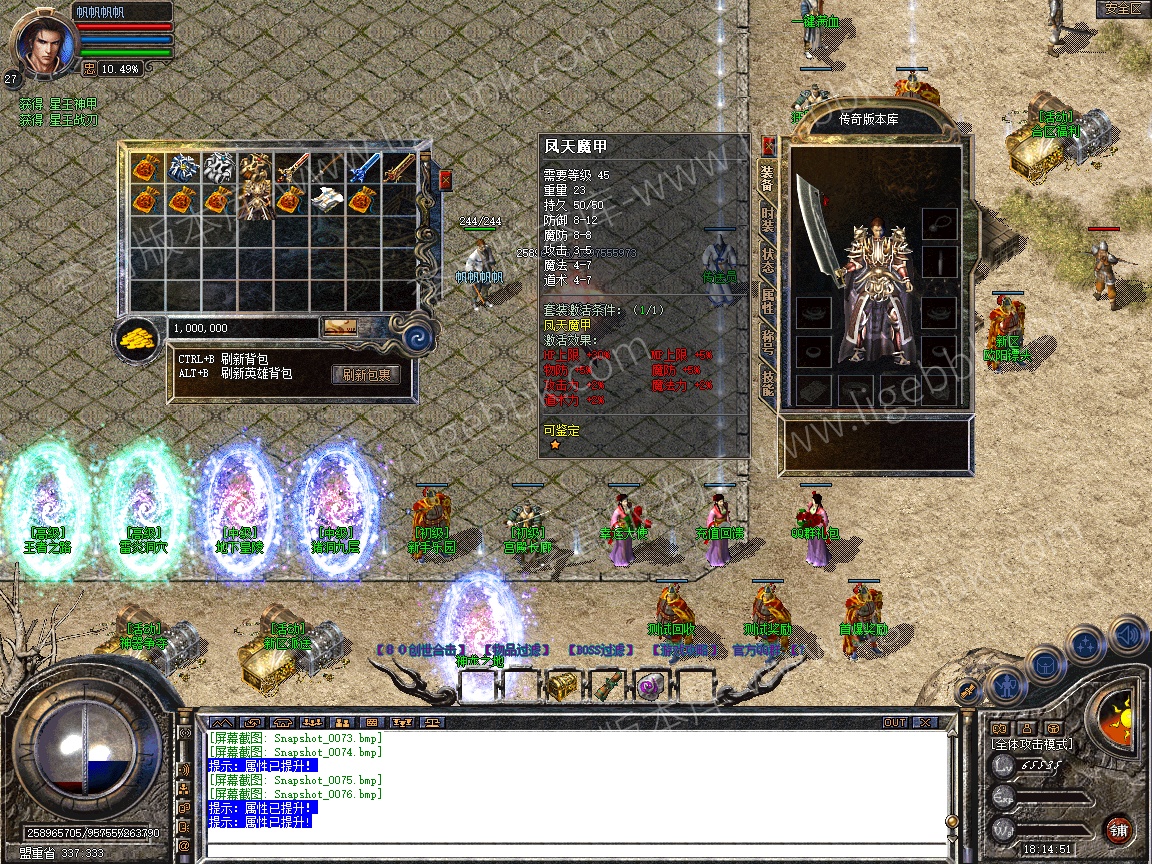Viewport: 1152px width, 864px height.
Task: Select the 装备 equipment tab
Action: point(767,179)
